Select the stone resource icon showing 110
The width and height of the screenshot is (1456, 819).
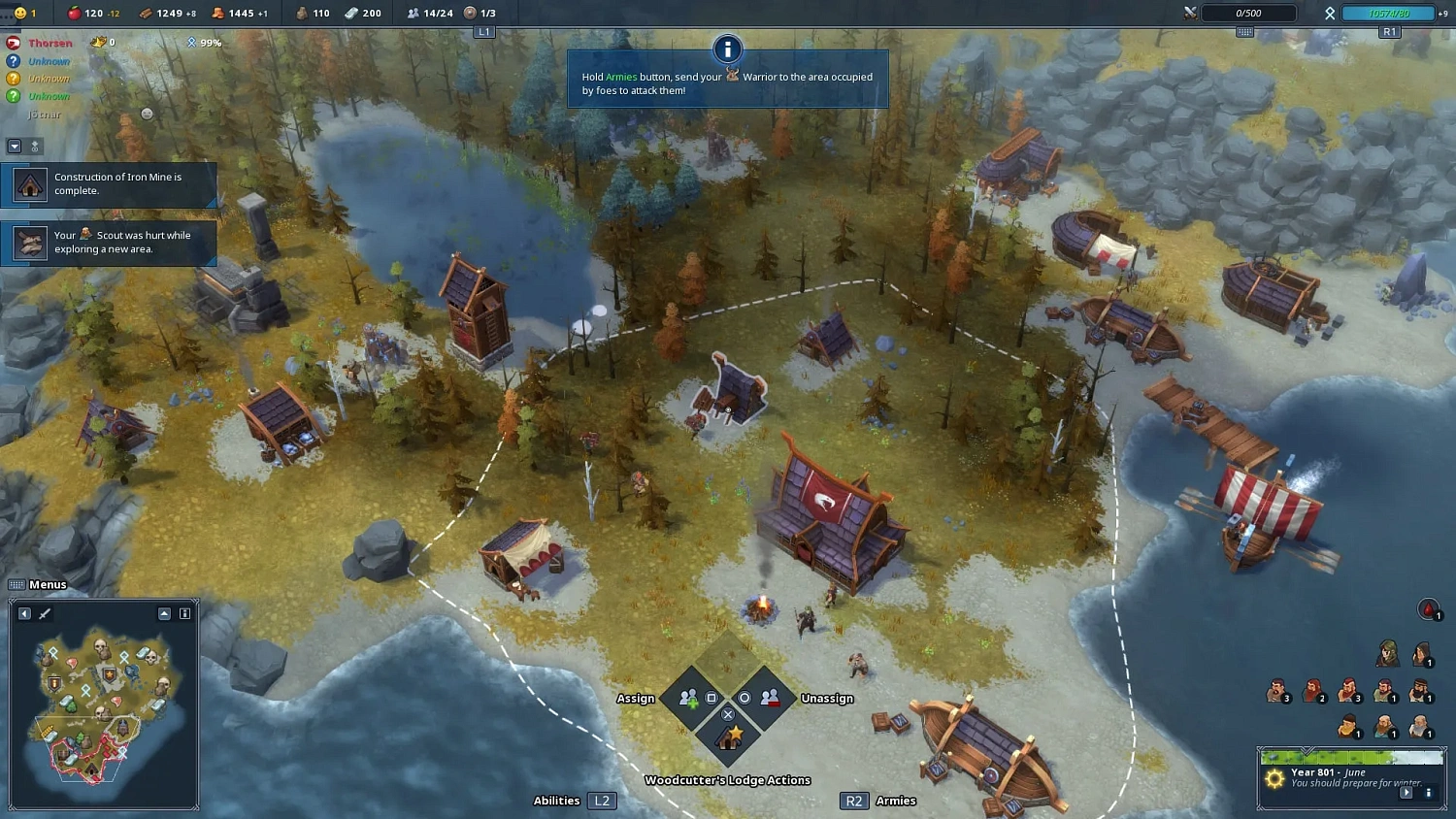tap(303, 13)
